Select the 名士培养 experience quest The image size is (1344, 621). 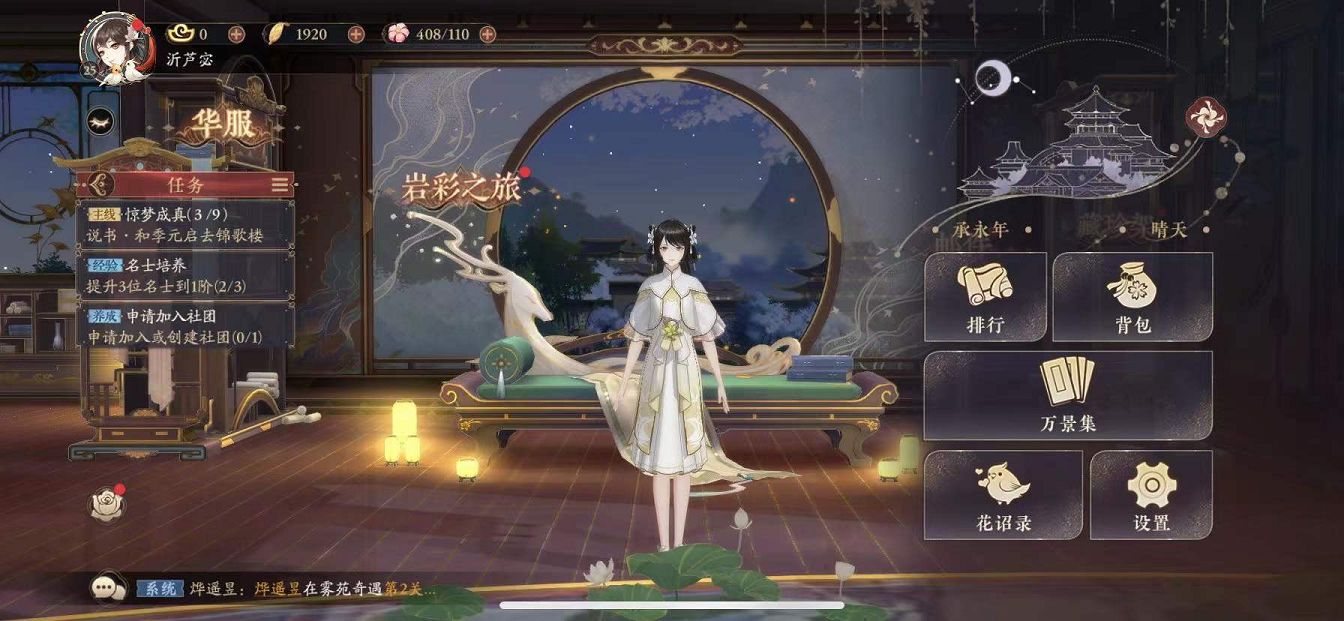(186, 275)
